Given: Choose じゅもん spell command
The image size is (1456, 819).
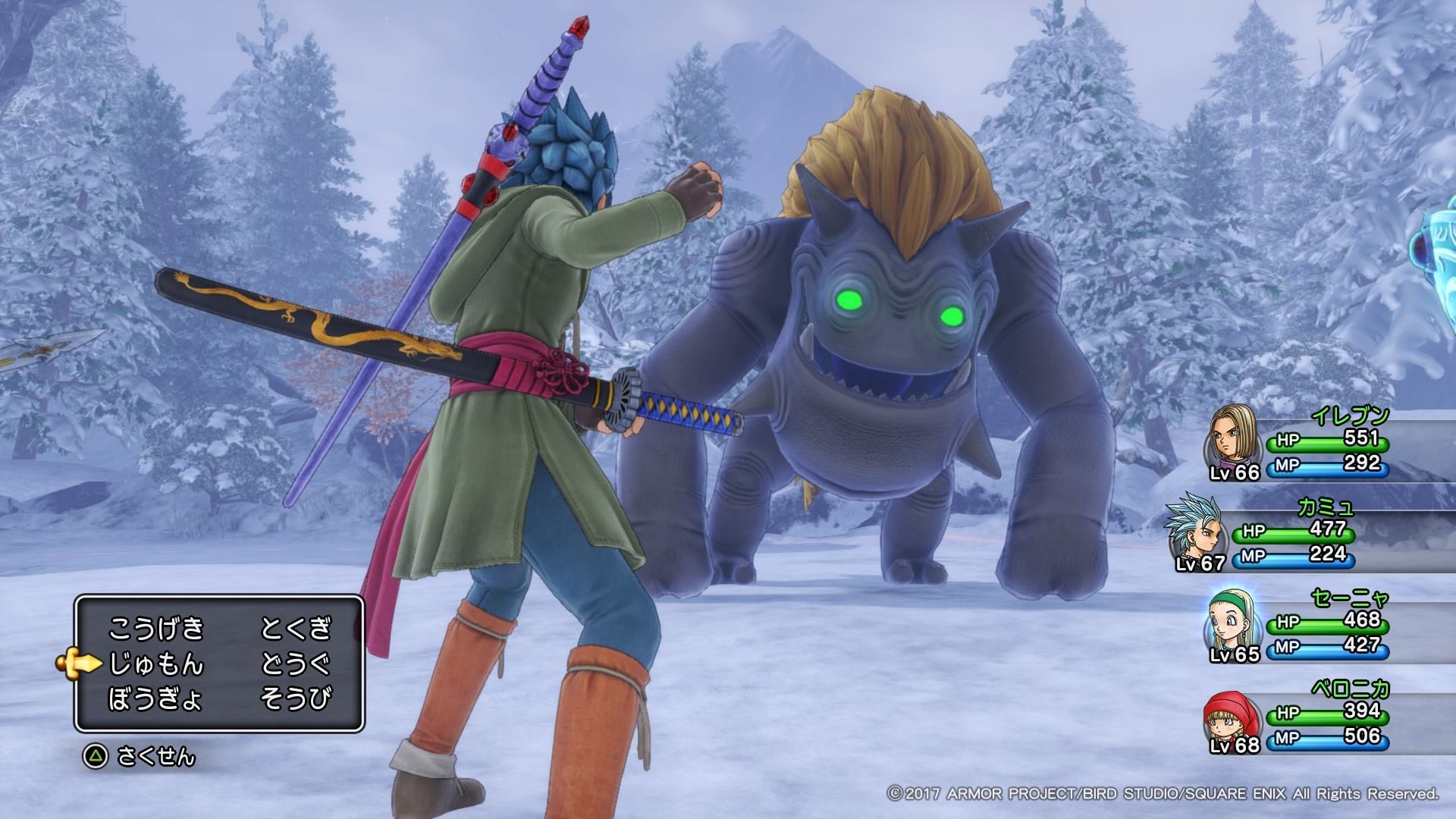Looking at the screenshot, I should click(x=157, y=664).
